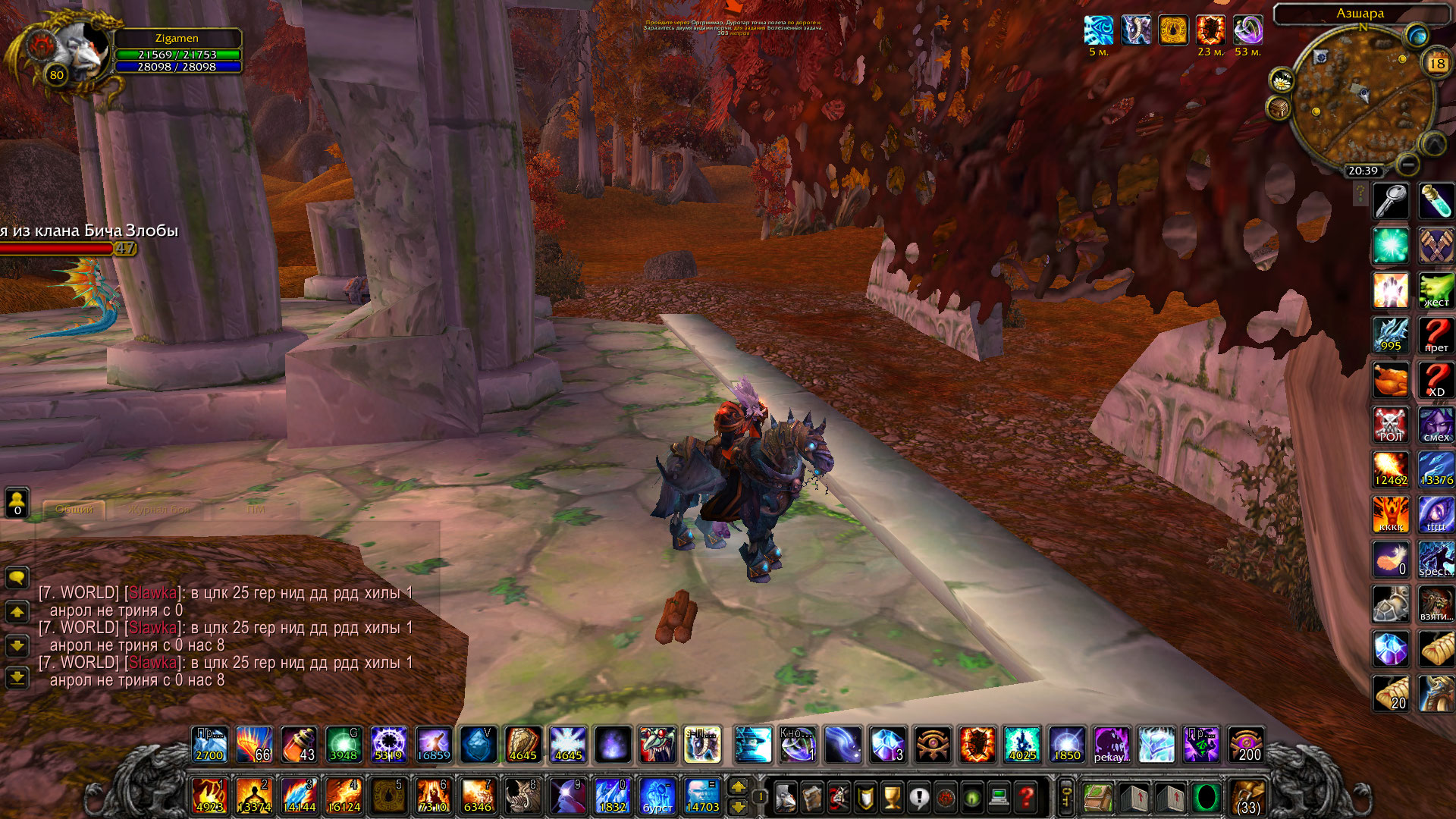Open the chat speech bubble menu
Viewport: 1456px width, 819px height.
pos(17,578)
